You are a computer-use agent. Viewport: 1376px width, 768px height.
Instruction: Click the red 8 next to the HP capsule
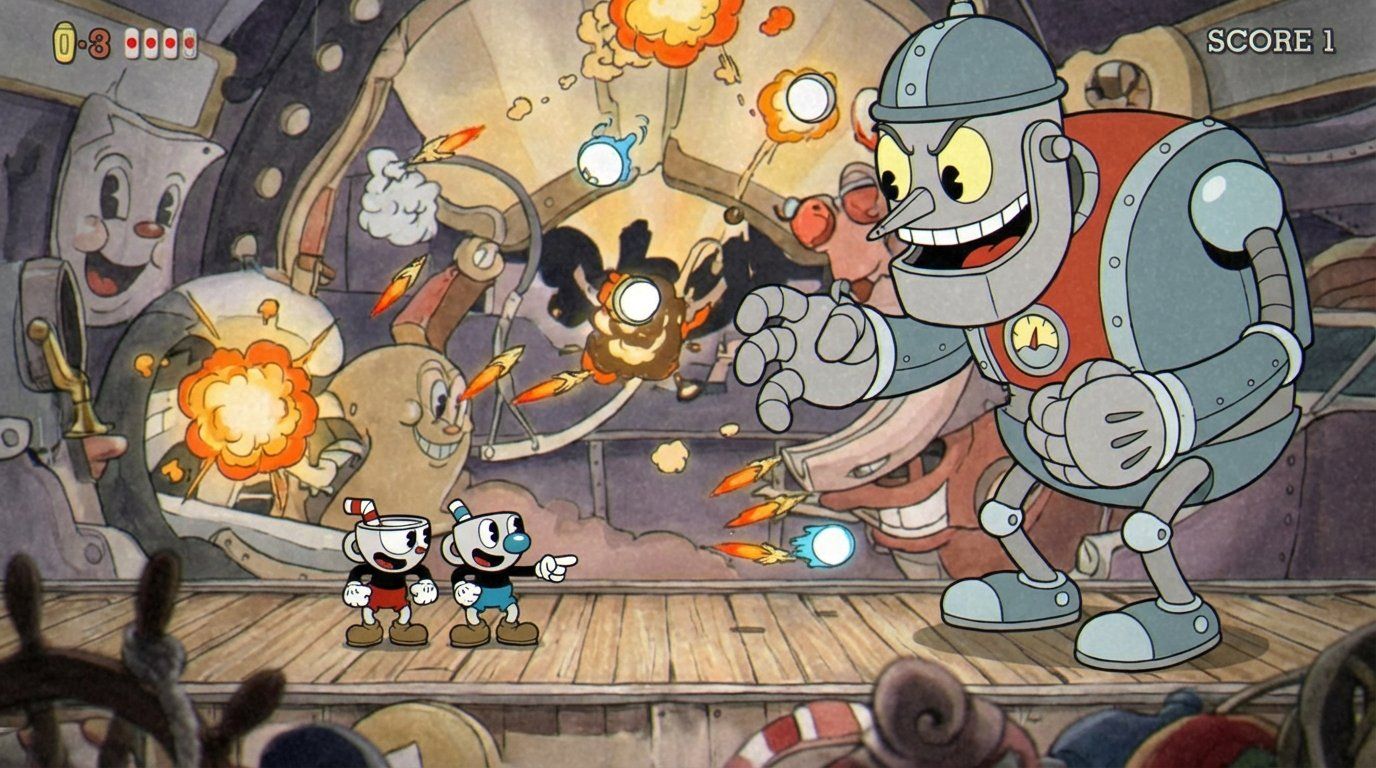point(99,44)
